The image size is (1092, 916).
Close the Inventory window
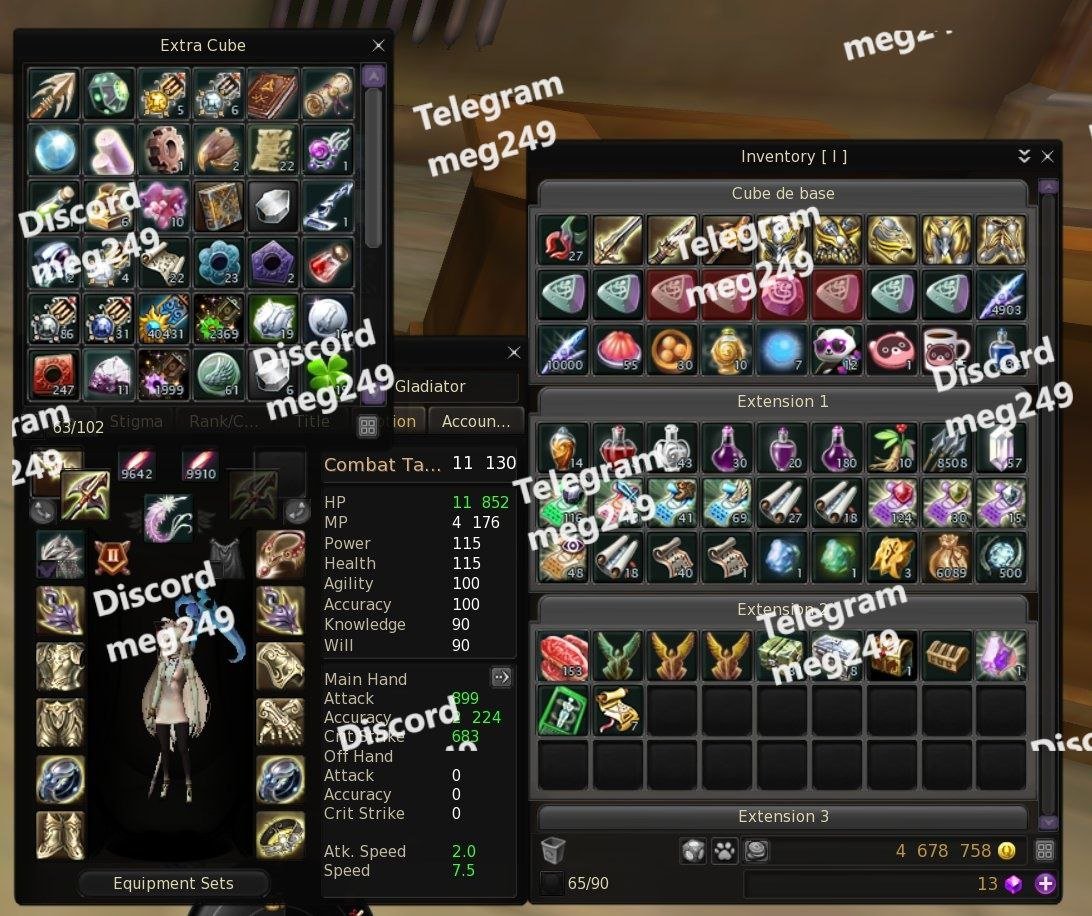point(1047,157)
